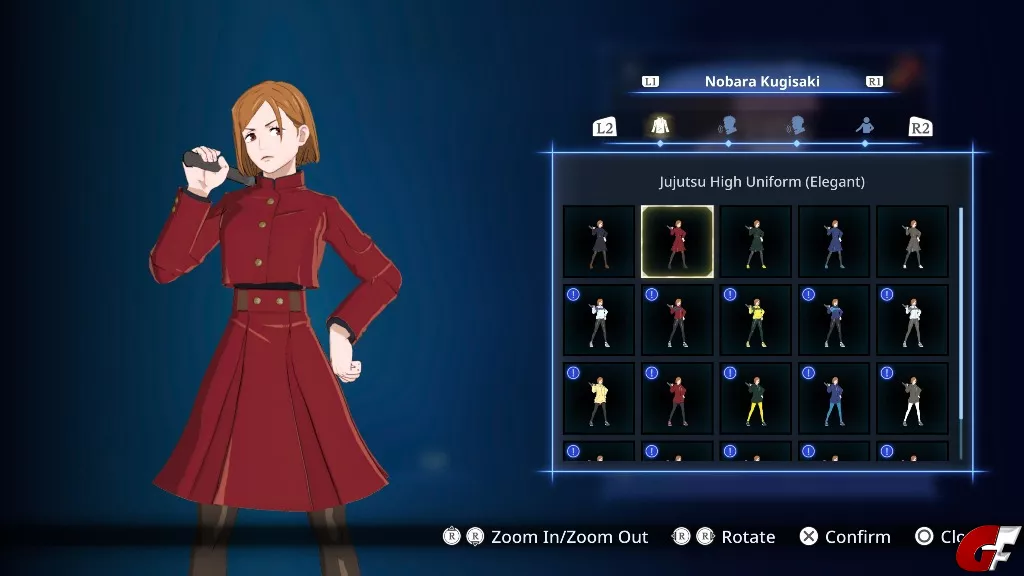Image resolution: width=1024 pixels, height=576 pixels.
Task: Select the blue elegant uniform outfit
Action: [834, 242]
